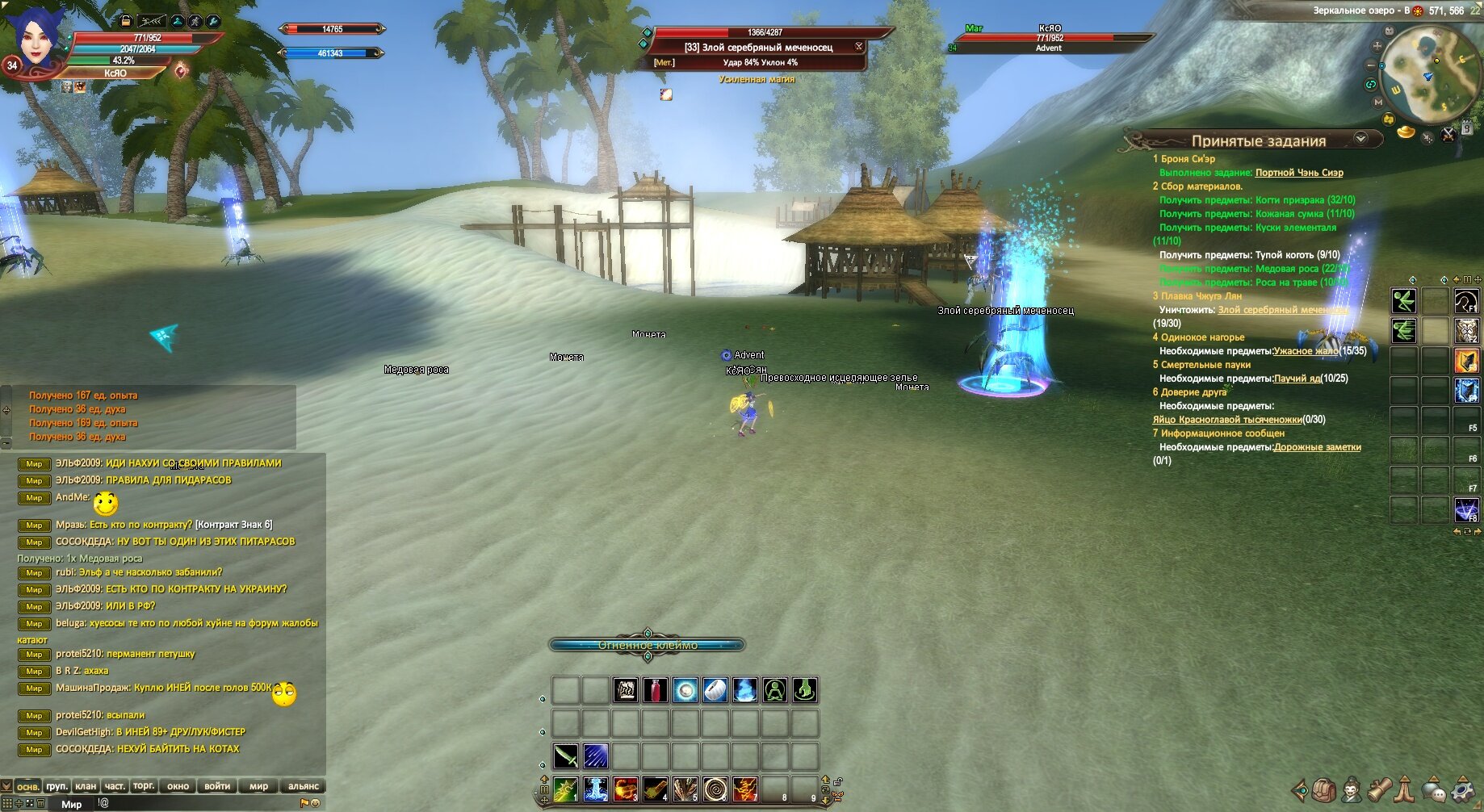
Task: Cast the fire skill in slot 3
Action: 625,789
